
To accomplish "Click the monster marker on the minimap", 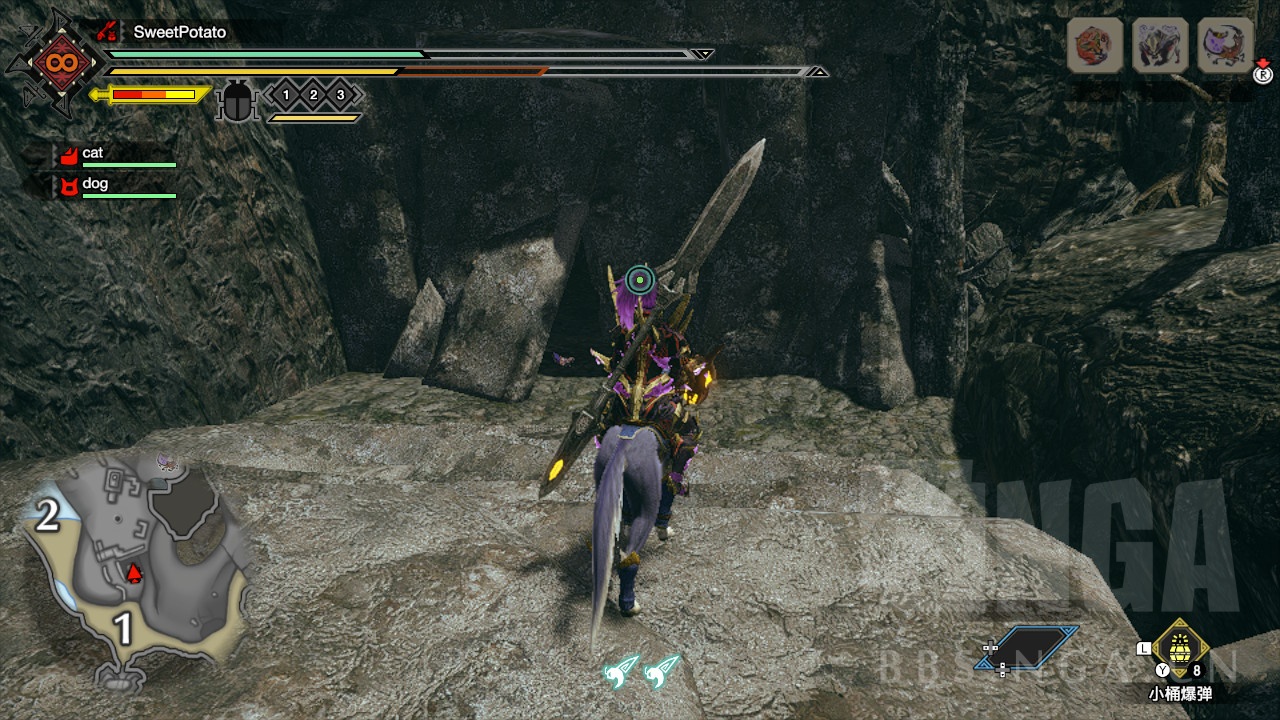I will (166, 462).
